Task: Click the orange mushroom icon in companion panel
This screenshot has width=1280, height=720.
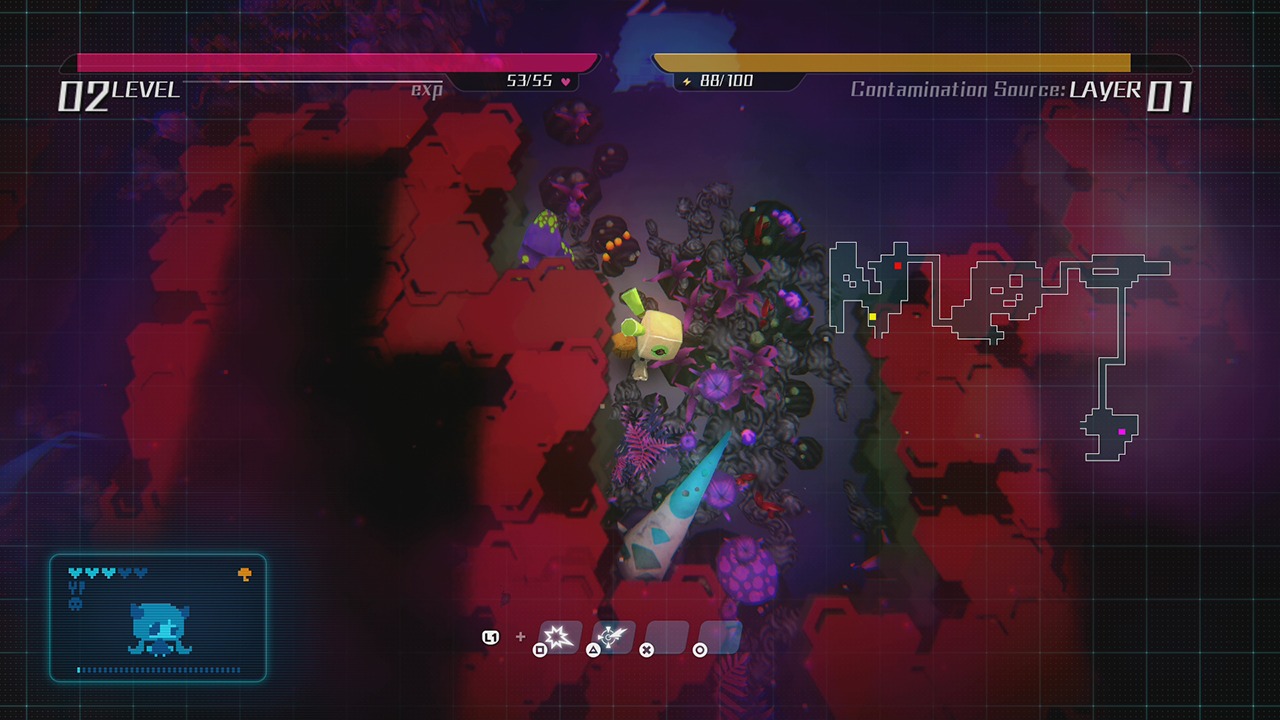Action: click(x=244, y=574)
